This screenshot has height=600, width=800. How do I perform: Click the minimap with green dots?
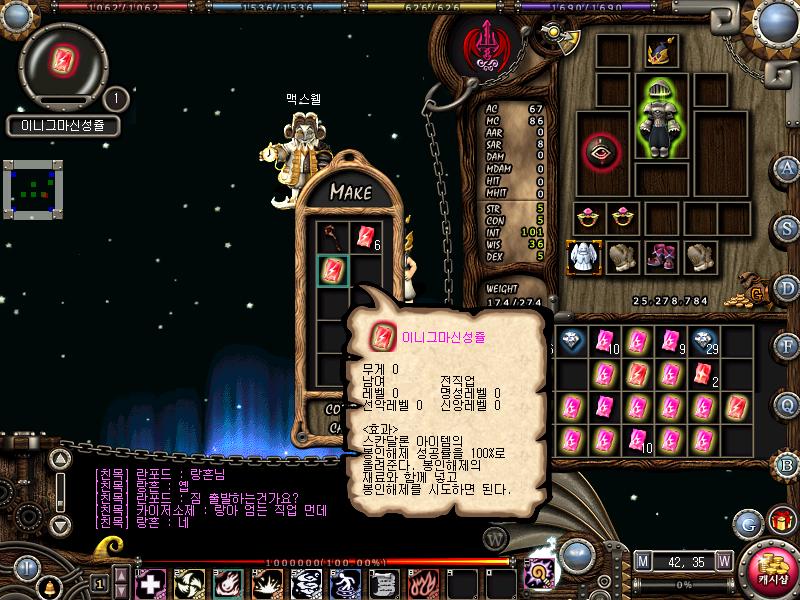coord(34,187)
